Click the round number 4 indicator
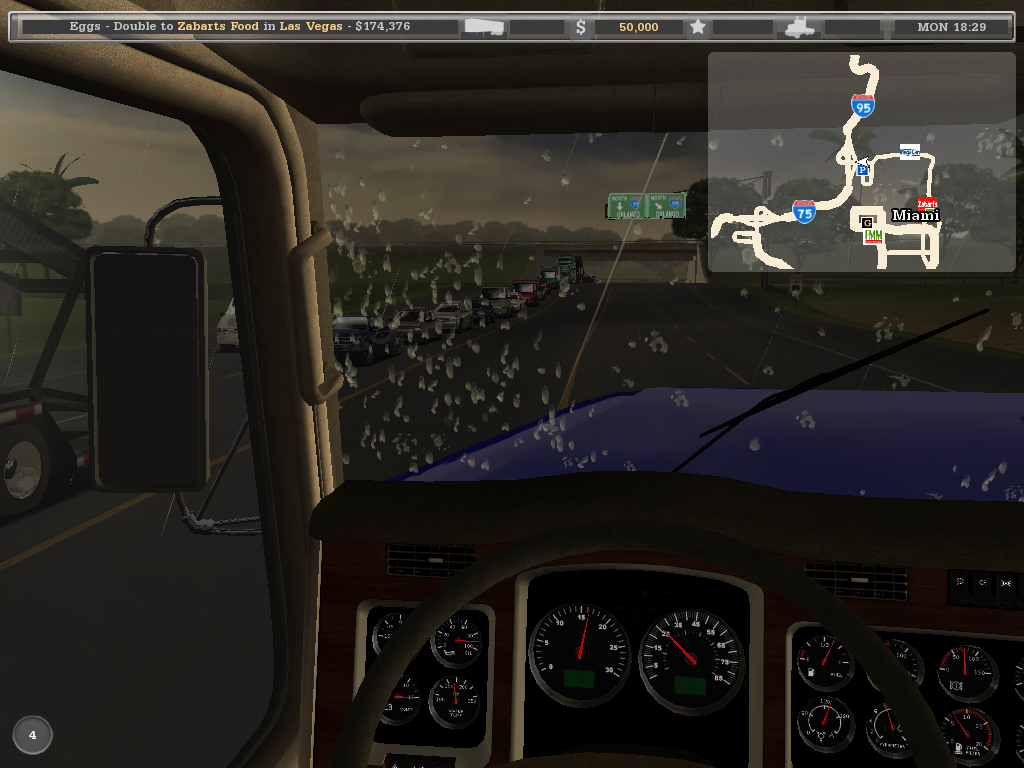This screenshot has height=768, width=1024. [x=32, y=735]
